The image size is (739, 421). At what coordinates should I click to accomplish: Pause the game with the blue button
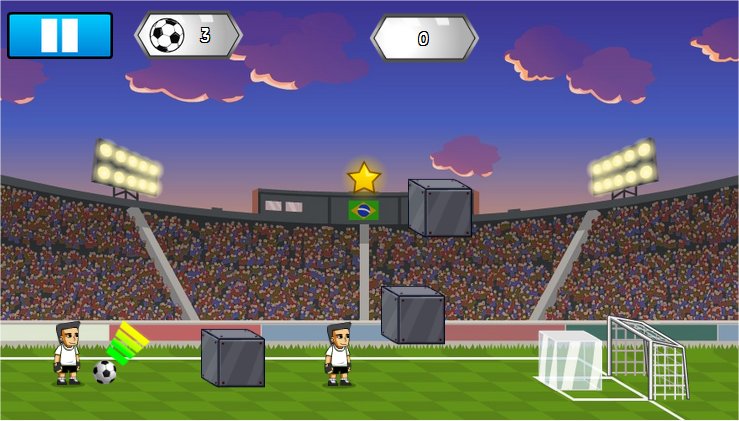click(x=59, y=35)
